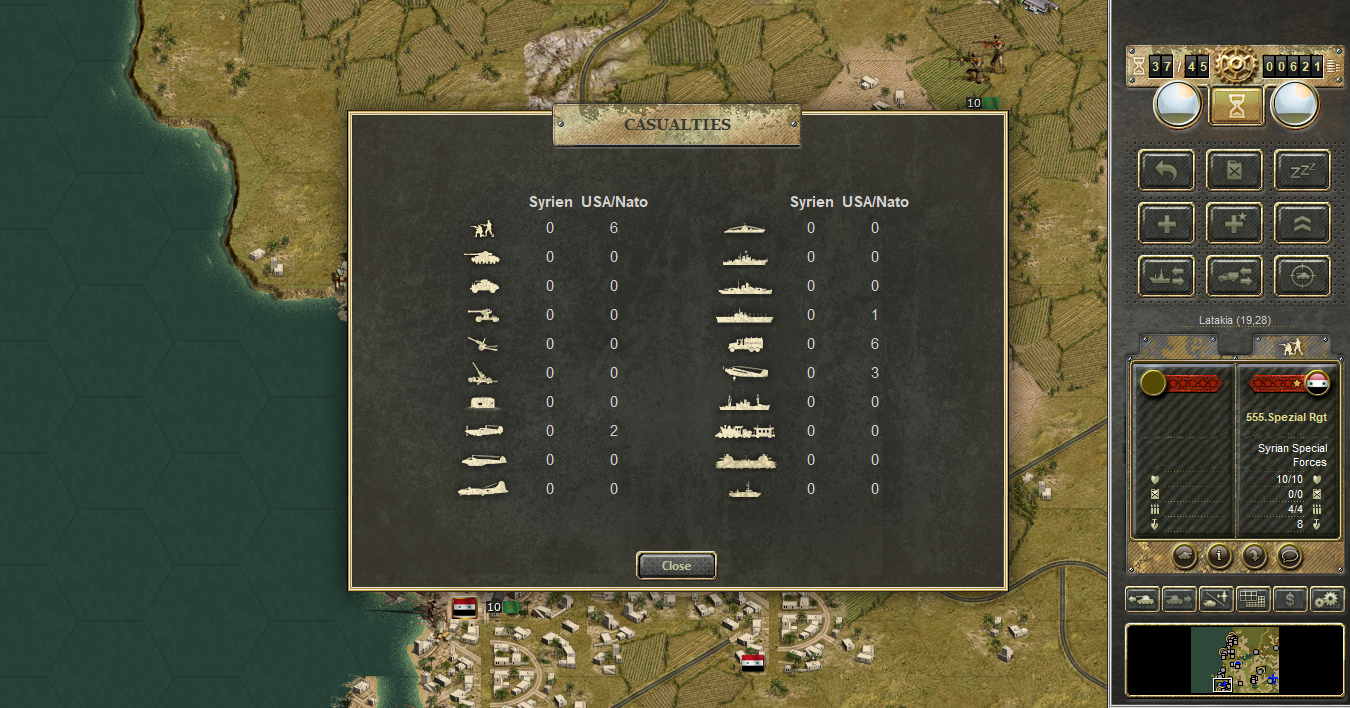The image size is (1350, 708).
Task: Open the unit info round button
Action: (1218, 555)
